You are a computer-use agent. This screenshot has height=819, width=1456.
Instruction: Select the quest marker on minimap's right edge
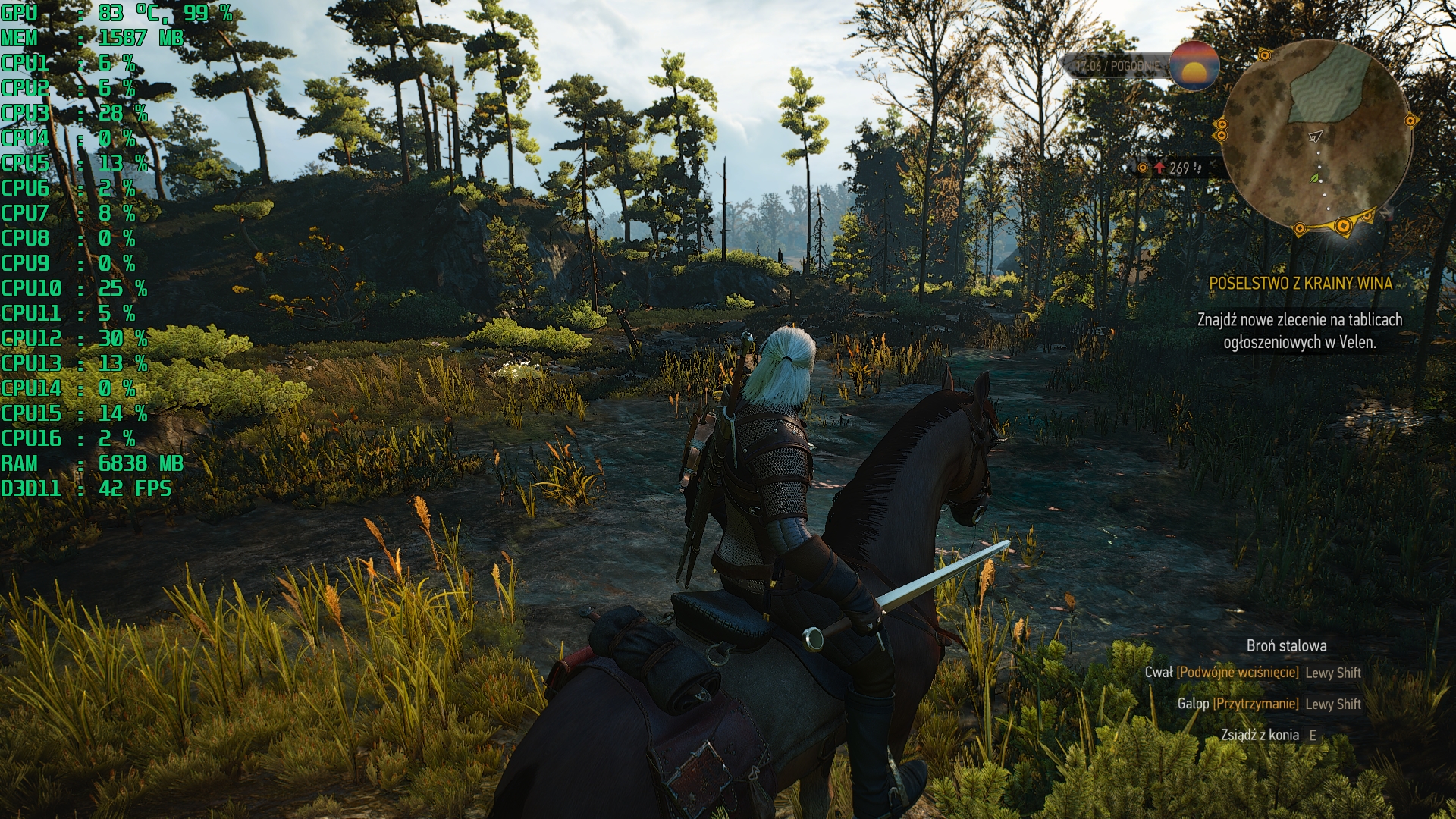coord(1410,120)
